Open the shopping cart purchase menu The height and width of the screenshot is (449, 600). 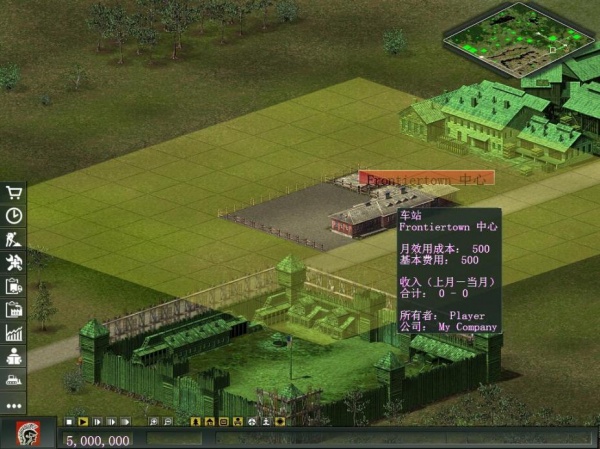[x=14, y=192]
